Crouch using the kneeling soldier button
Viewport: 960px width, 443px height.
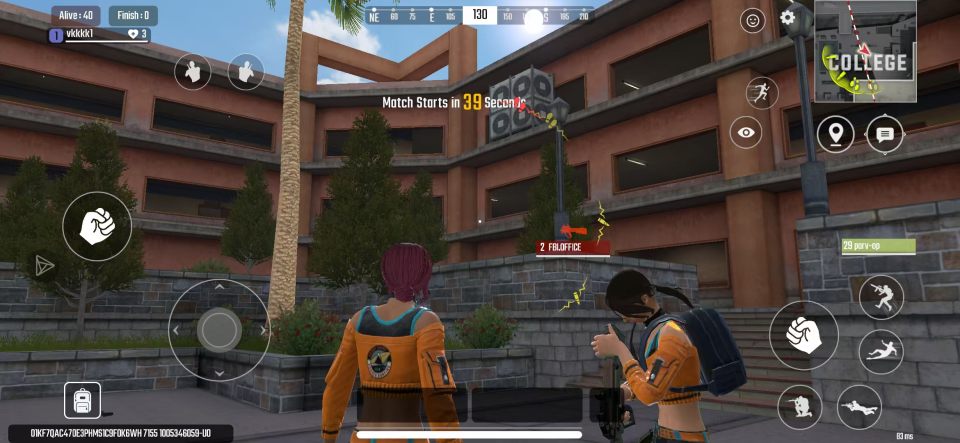point(799,406)
